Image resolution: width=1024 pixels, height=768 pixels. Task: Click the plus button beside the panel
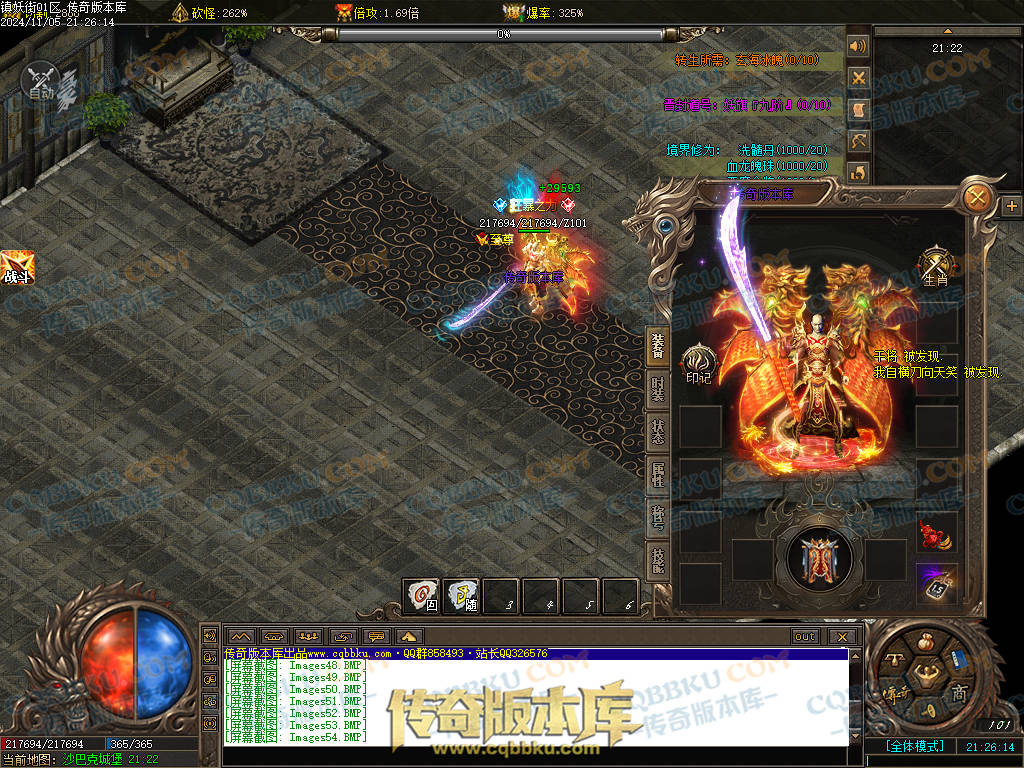click(1011, 205)
